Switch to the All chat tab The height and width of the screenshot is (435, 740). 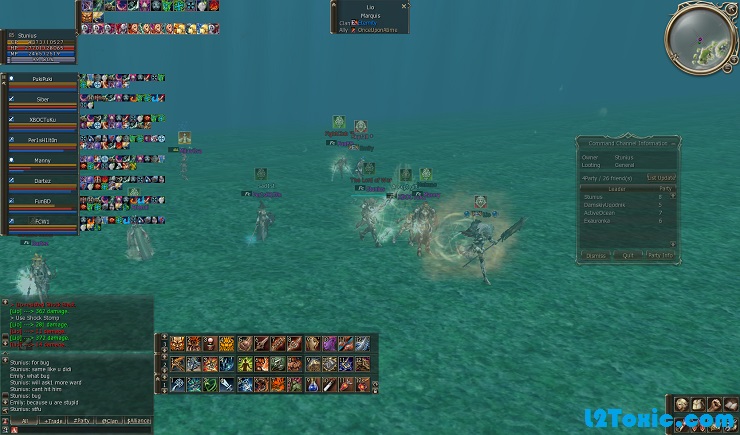[24, 422]
